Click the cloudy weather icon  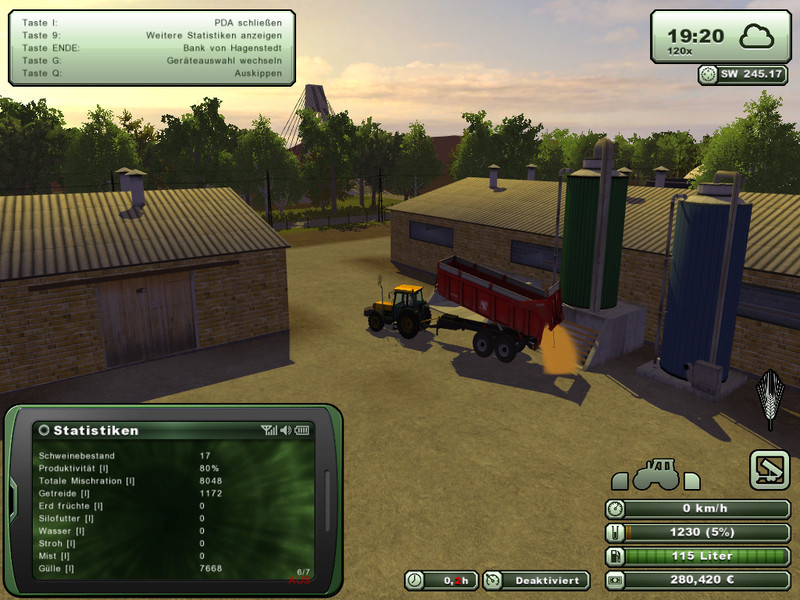pos(758,38)
